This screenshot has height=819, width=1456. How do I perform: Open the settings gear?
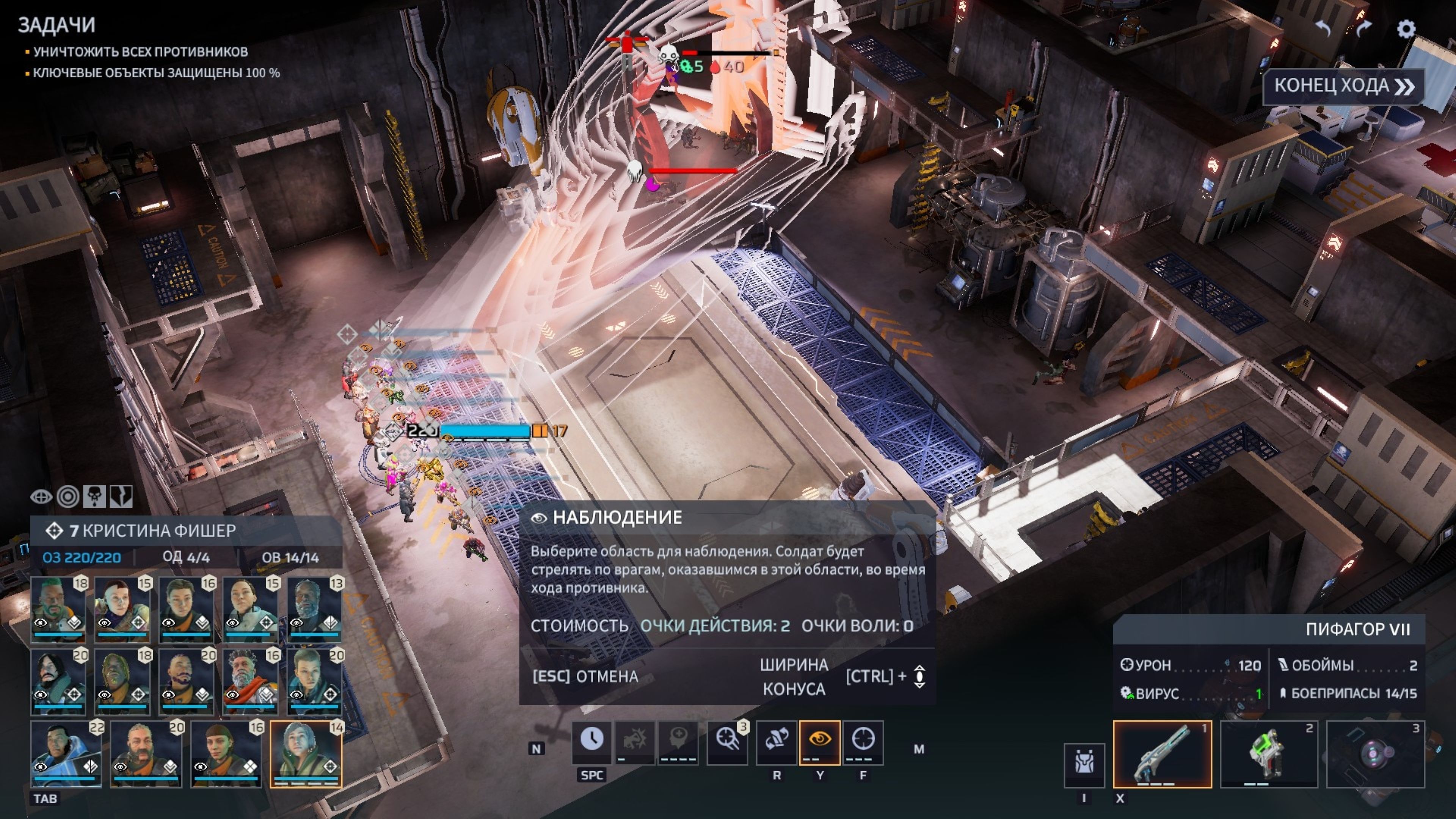point(1406,29)
